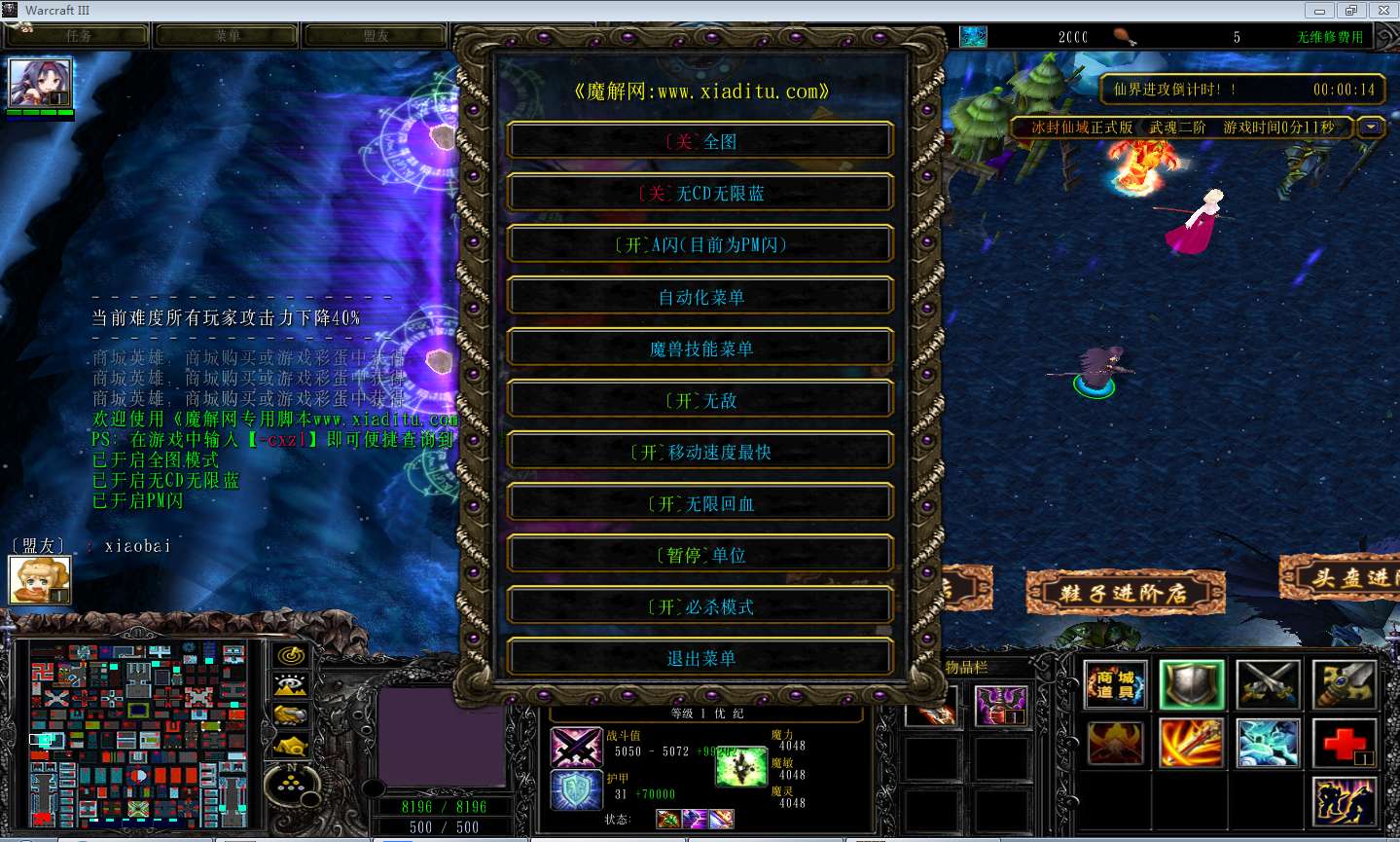The height and width of the screenshot is (842, 1400).
Task: Turn on 无敌 invincibility
Action: click(x=700, y=400)
